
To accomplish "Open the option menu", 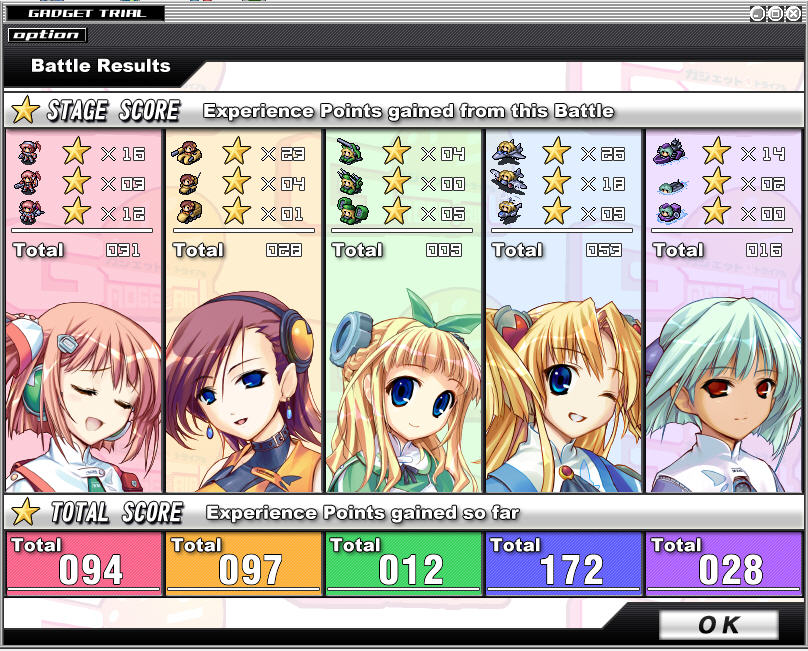I will tap(47, 35).
